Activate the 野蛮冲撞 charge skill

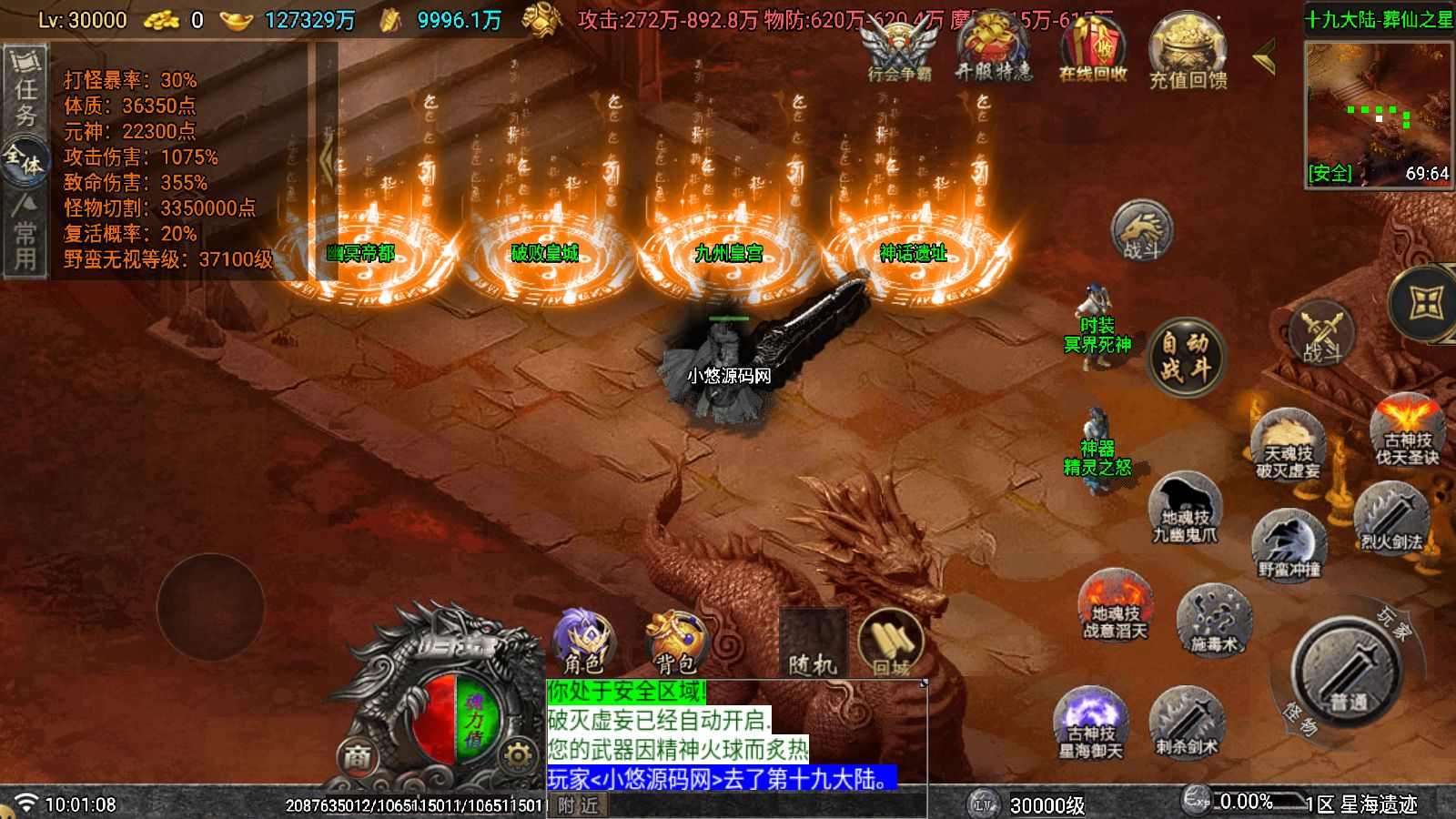(x=1289, y=546)
